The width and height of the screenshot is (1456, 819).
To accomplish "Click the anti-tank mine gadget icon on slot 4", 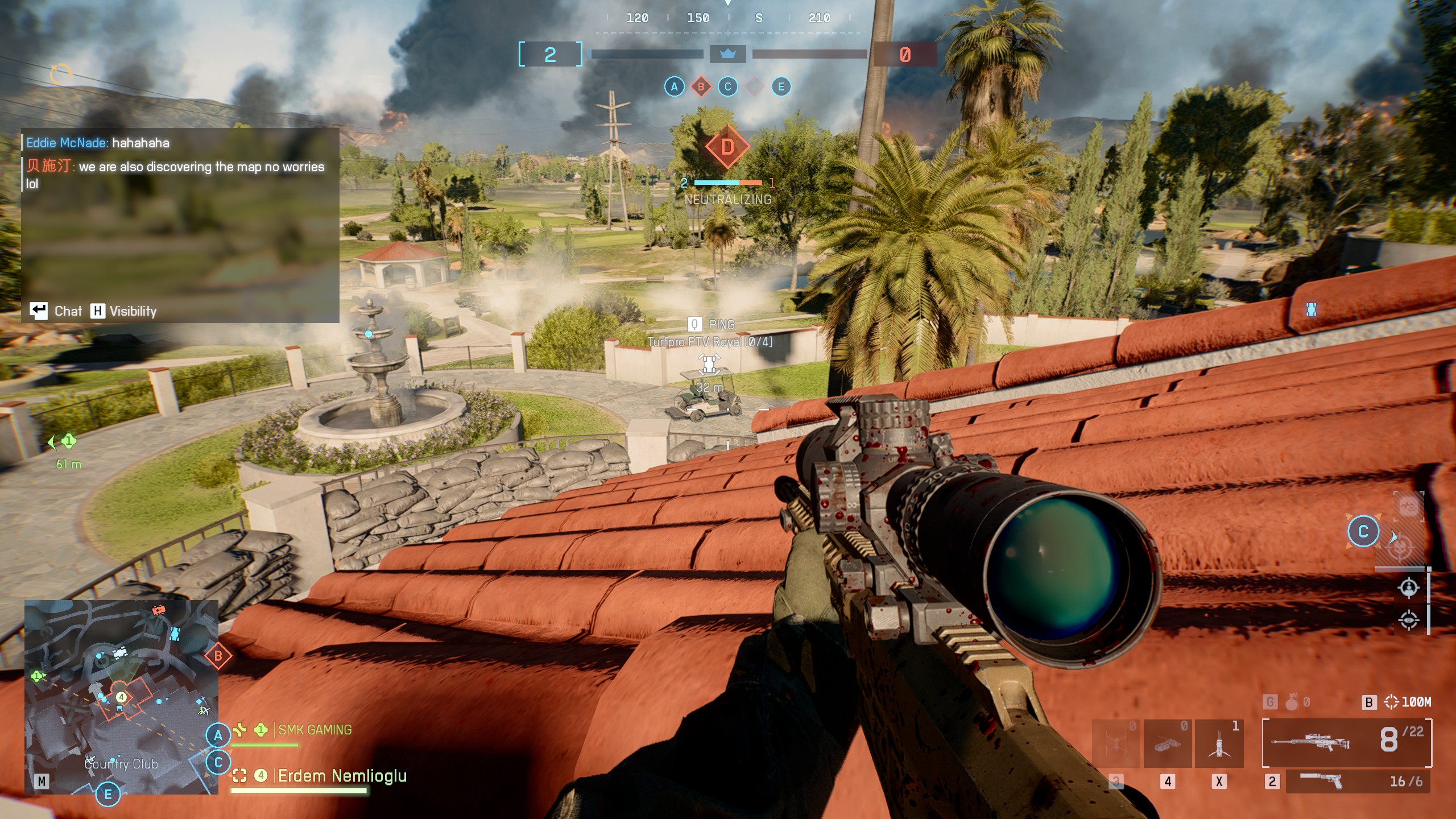I will click(x=1169, y=742).
